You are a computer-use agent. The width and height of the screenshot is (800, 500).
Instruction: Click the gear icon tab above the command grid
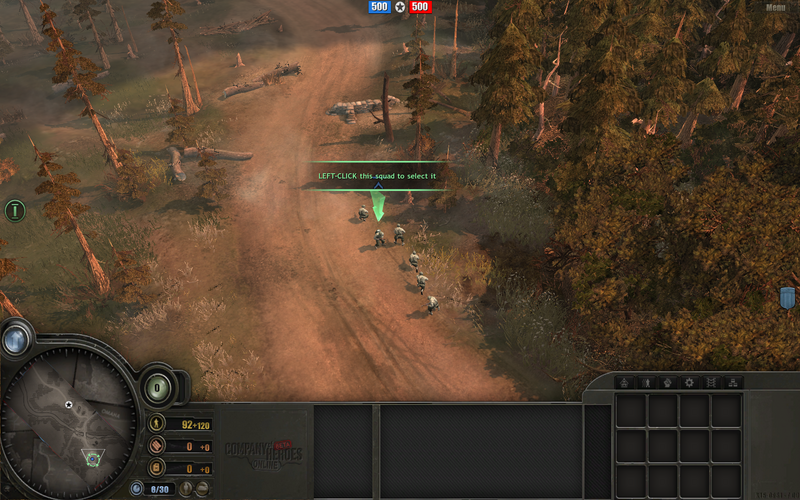point(688,382)
